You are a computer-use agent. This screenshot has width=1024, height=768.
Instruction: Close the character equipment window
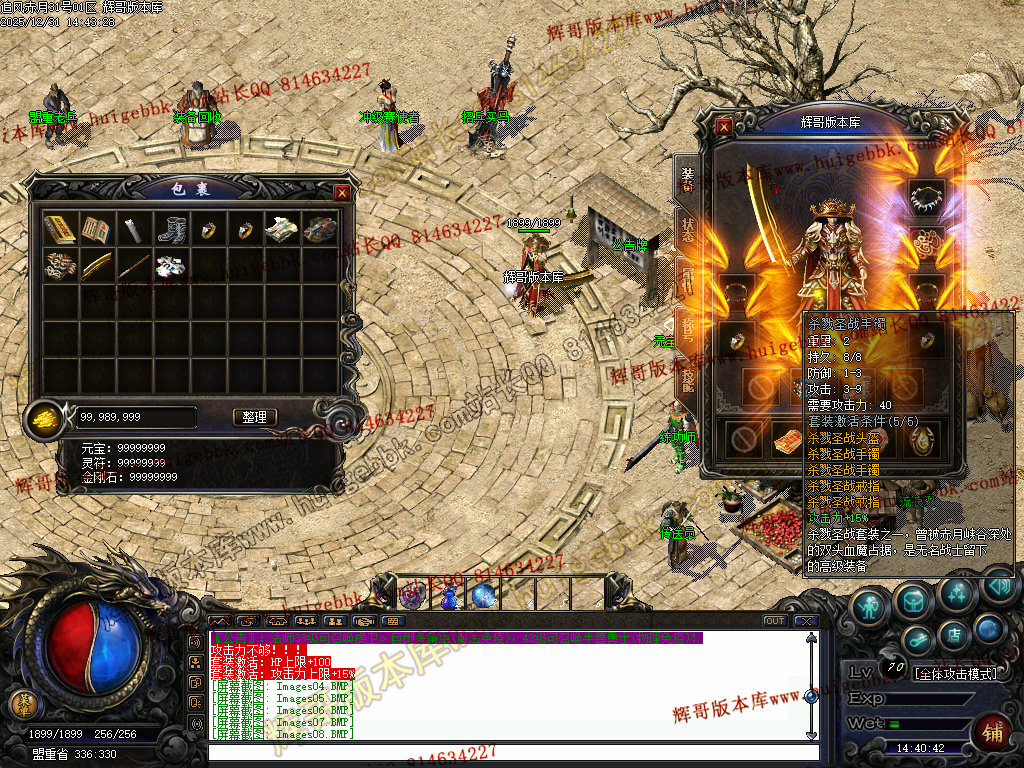724,127
